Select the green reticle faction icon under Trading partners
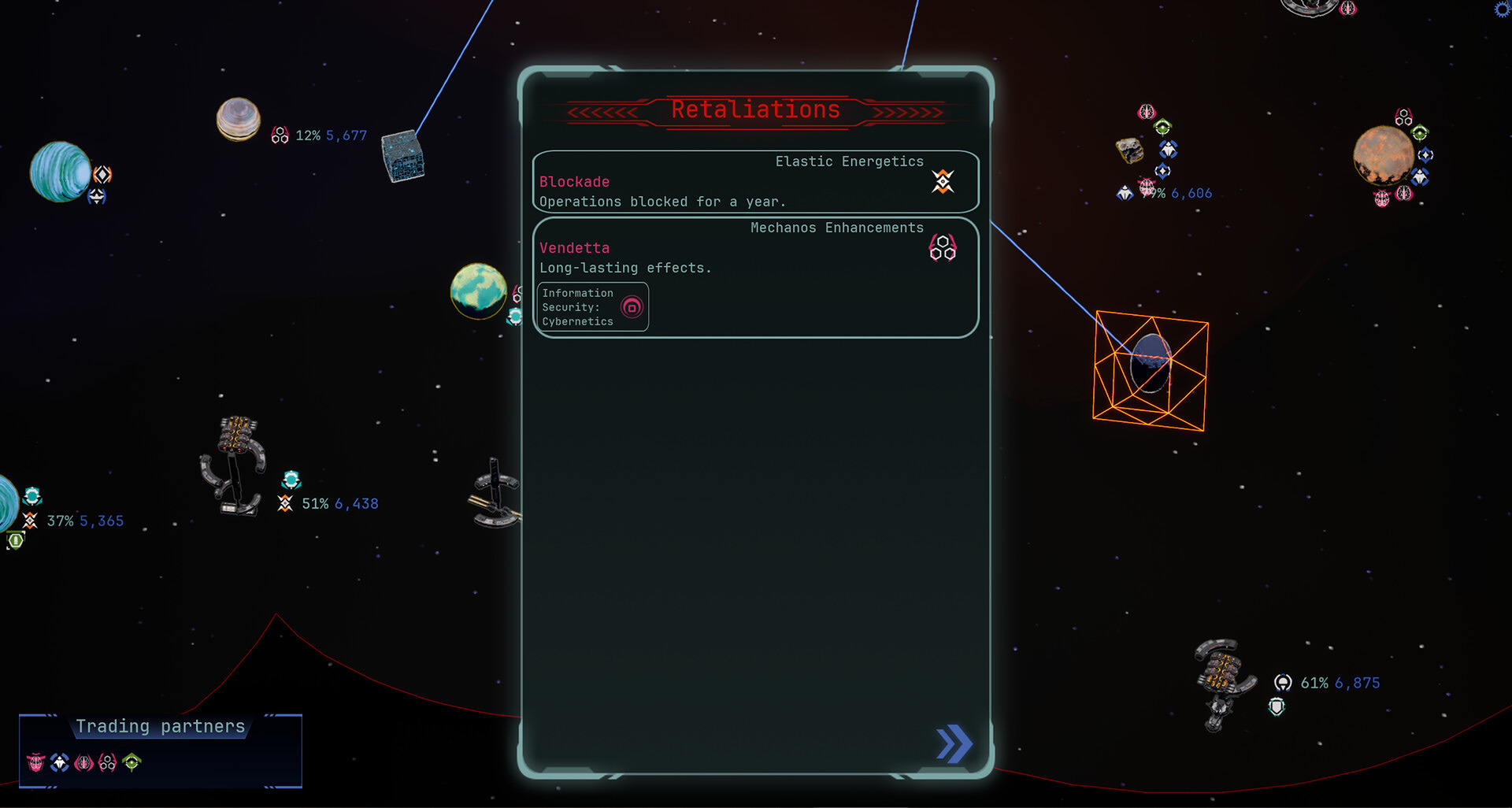The height and width of the screenshot is (808, 1512). [132, 762]
